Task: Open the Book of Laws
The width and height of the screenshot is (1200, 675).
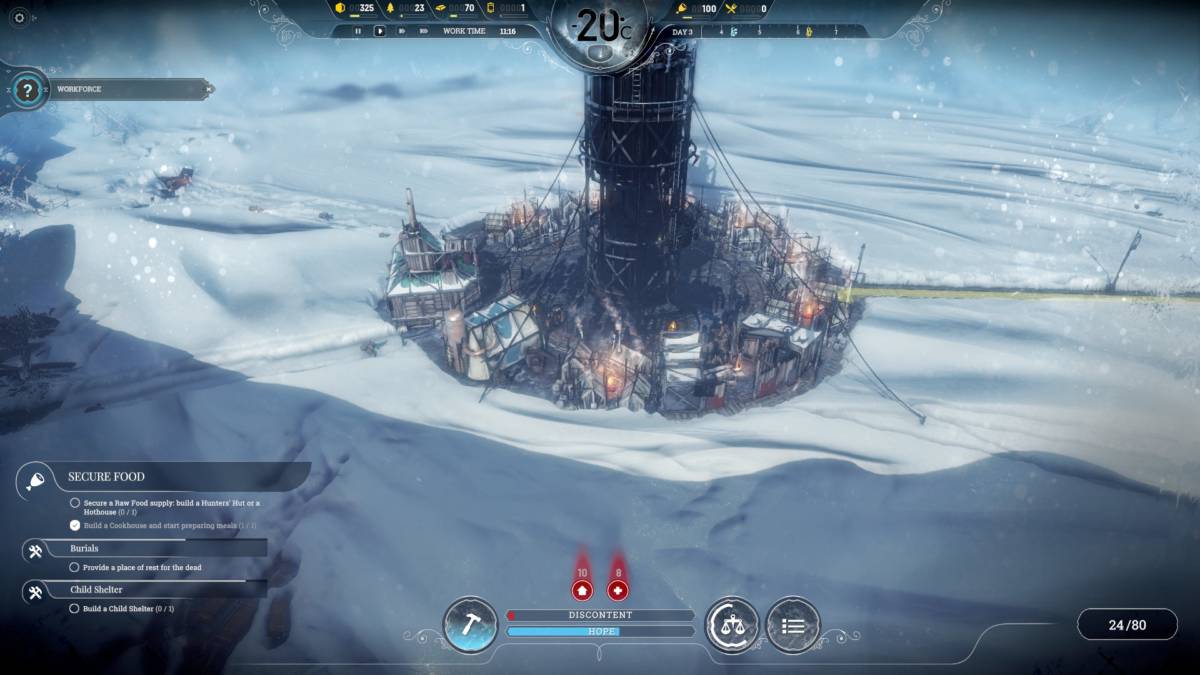Action: click(732, 625)
